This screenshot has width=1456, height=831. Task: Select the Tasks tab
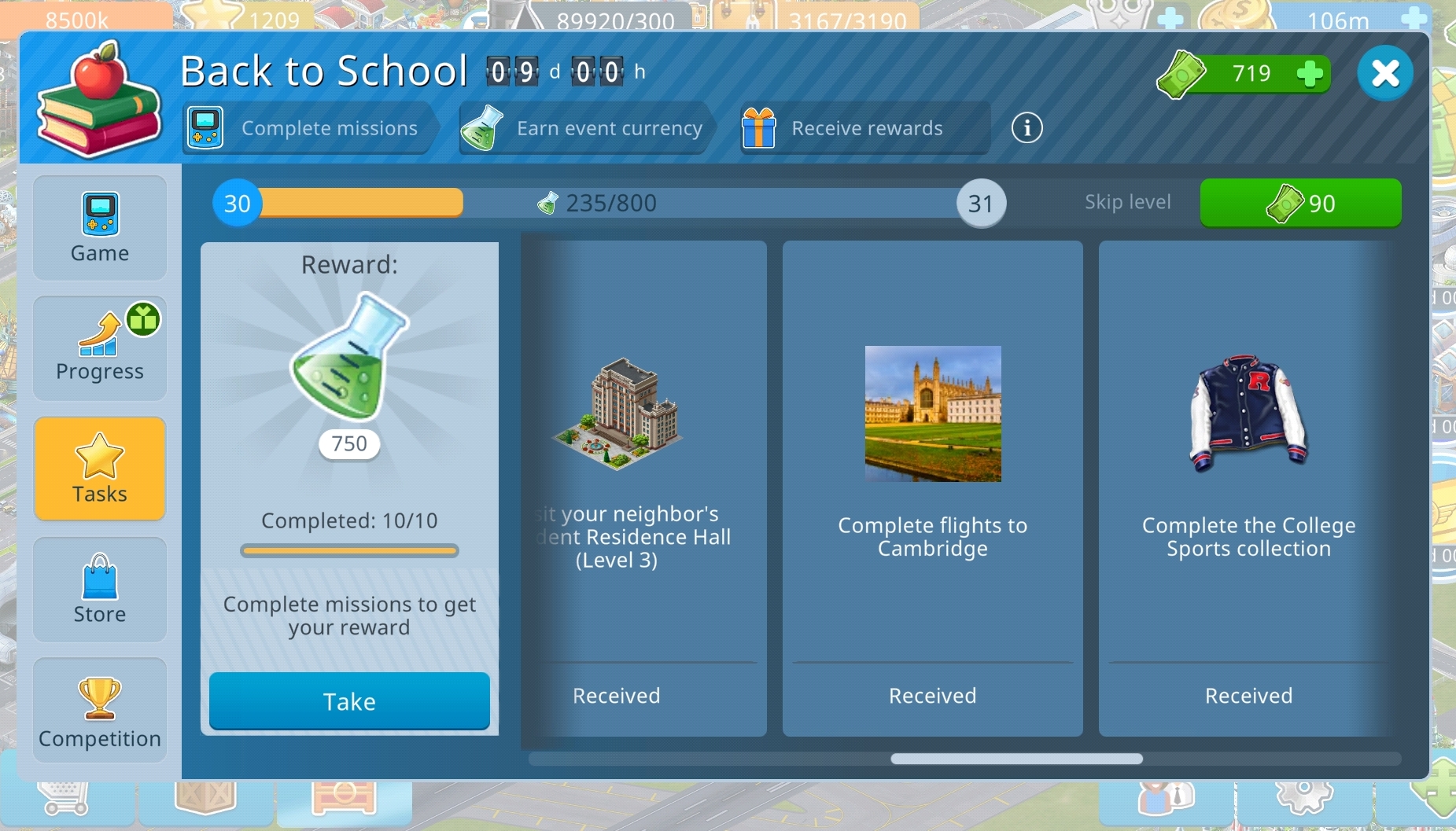point(100,469)
